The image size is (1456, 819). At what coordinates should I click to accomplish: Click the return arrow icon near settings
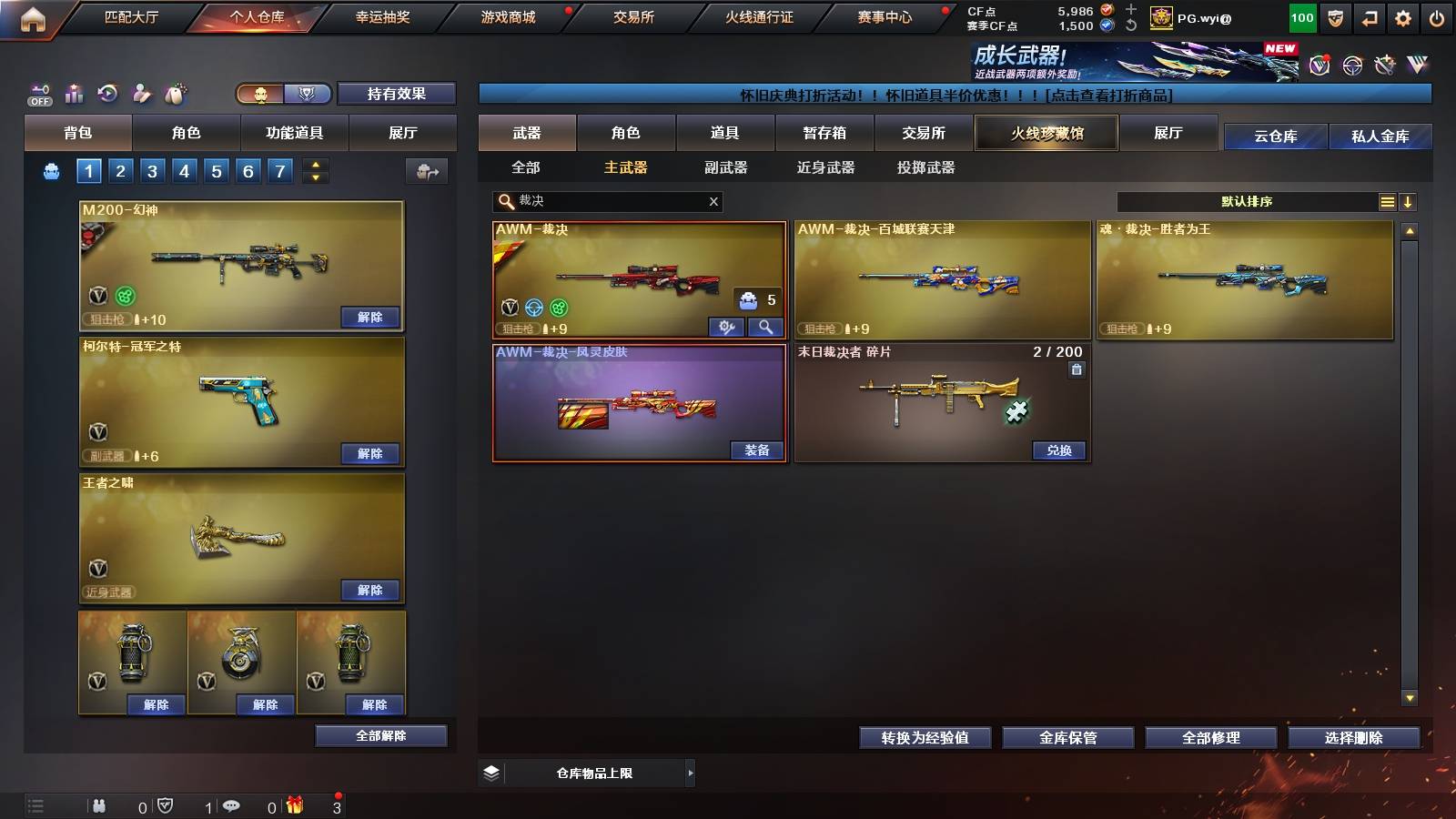point(1370,16)
